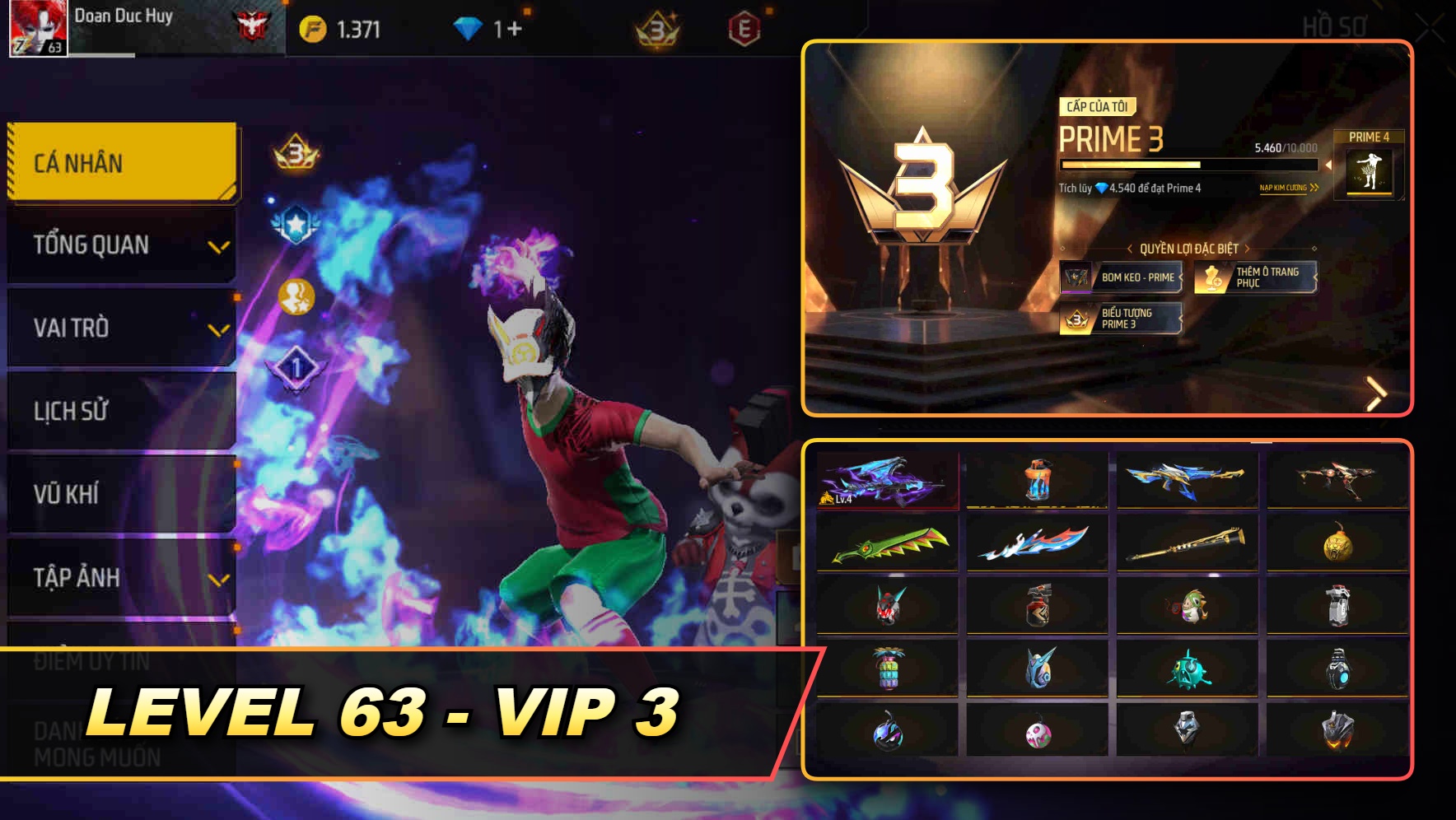Open the red E badge icon

[x=745, y=27]
